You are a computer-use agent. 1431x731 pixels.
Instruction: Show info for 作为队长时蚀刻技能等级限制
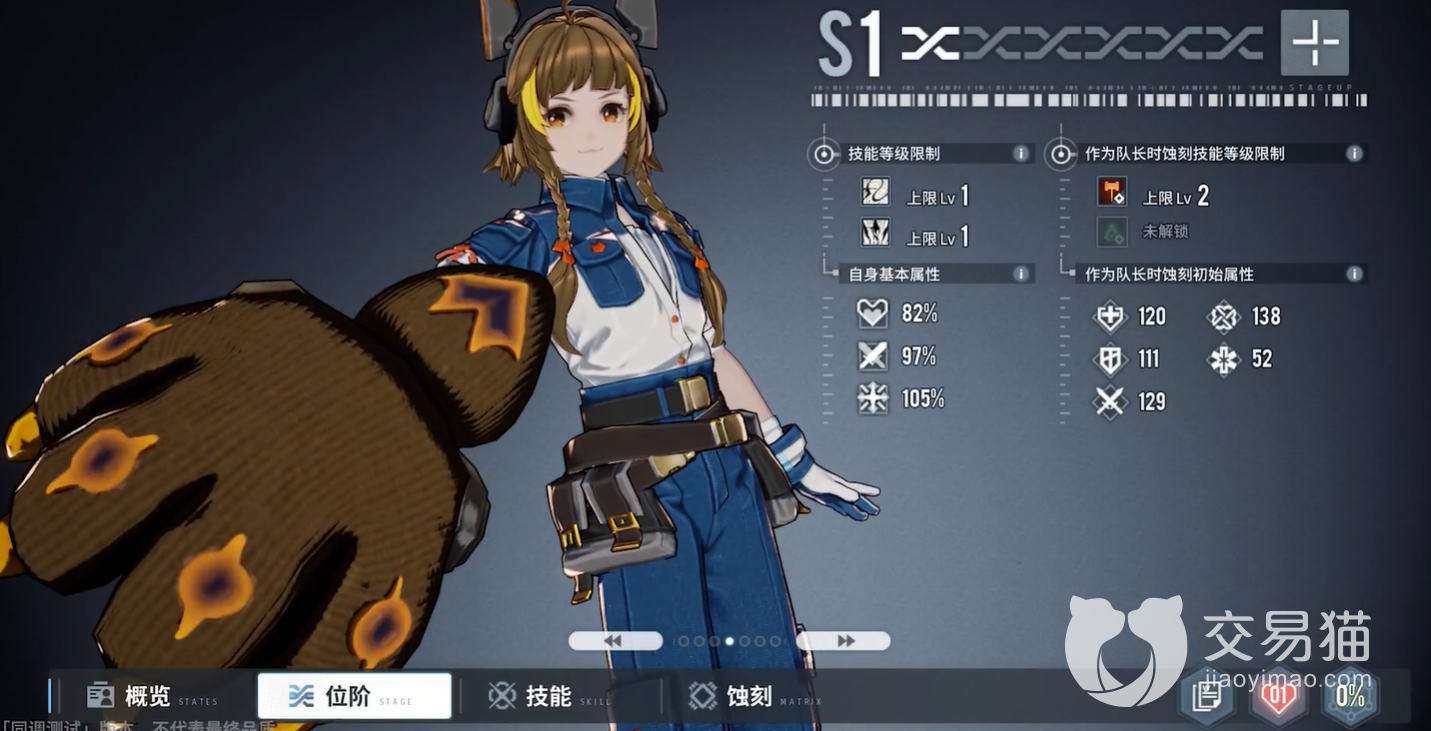point(1354,154)
